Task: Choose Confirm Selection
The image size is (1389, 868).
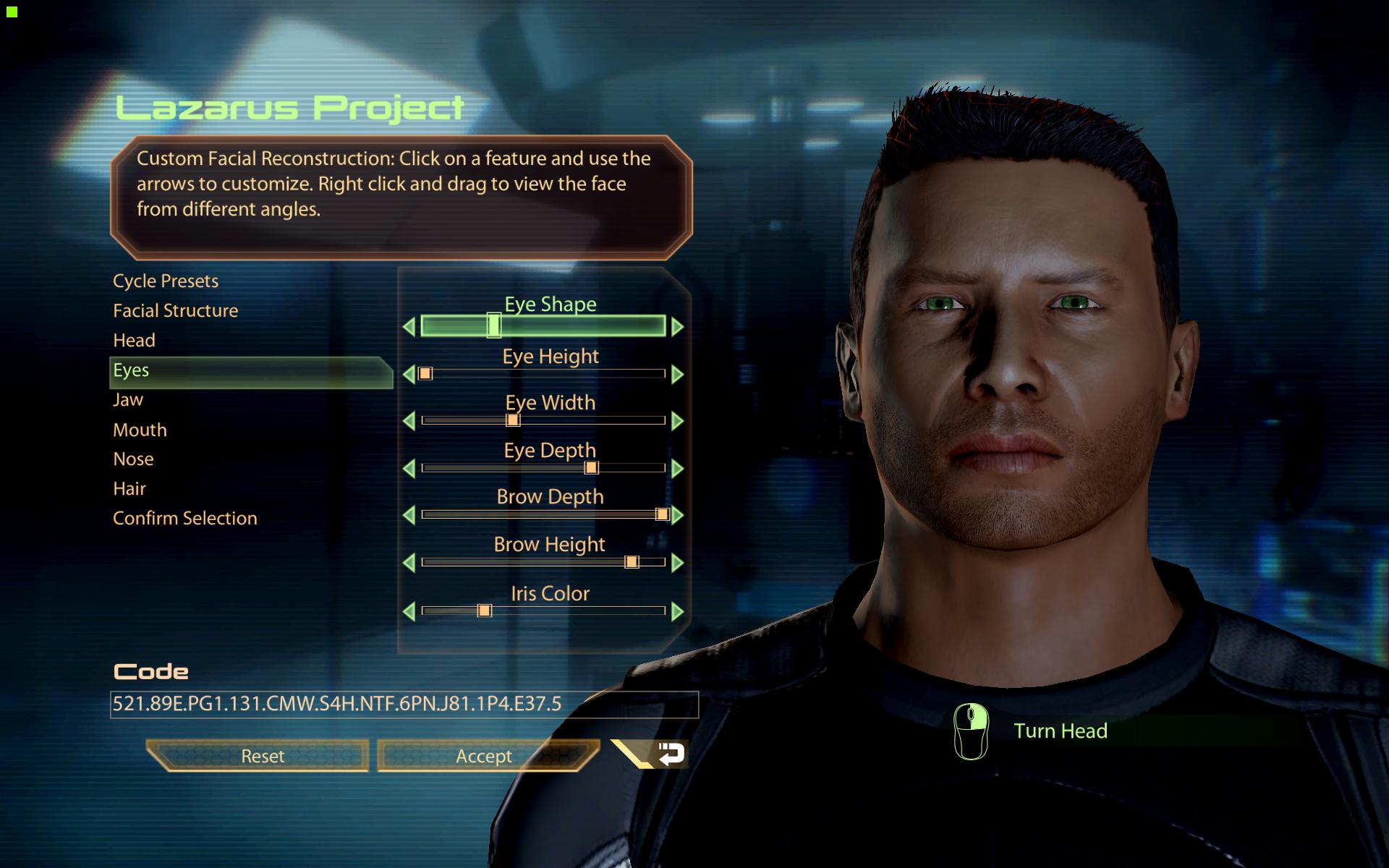Action: tap(185, 519)
